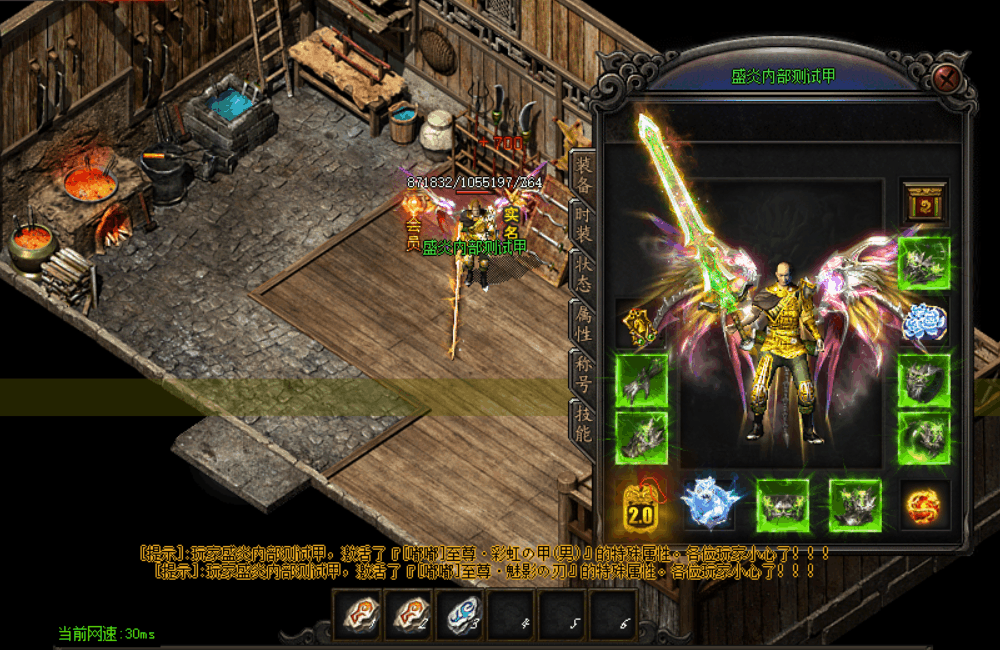Open the 称号 titles tab
This screenshot has width=1000, height=650.
point(582,371)
